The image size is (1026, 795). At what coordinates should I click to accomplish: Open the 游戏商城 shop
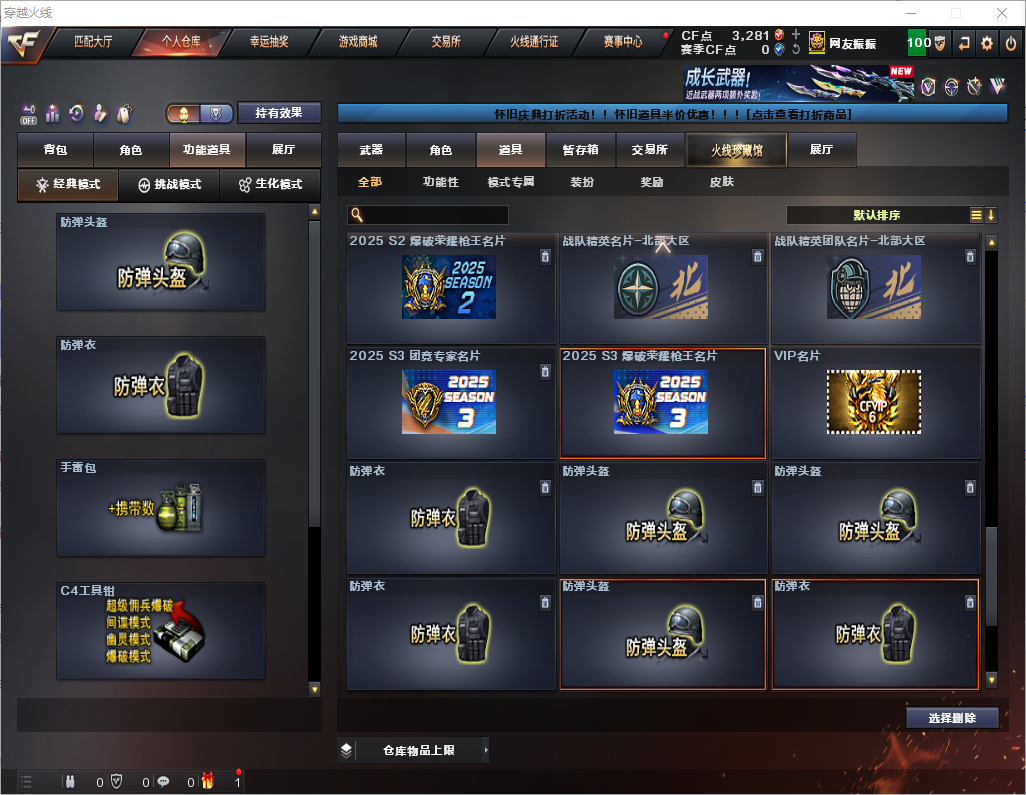click(358, 42)
